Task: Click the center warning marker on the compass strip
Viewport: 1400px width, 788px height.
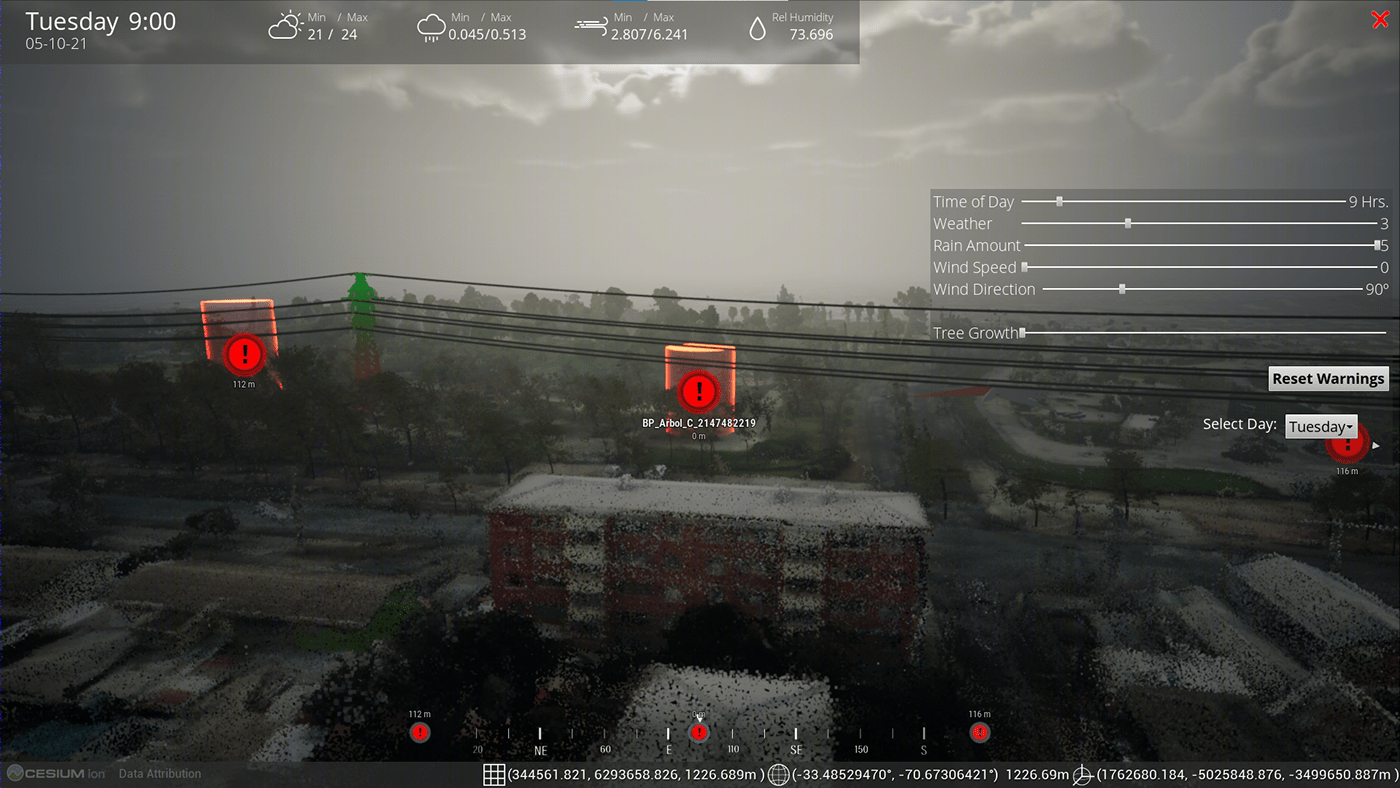Action: click(x=699, y=732)
